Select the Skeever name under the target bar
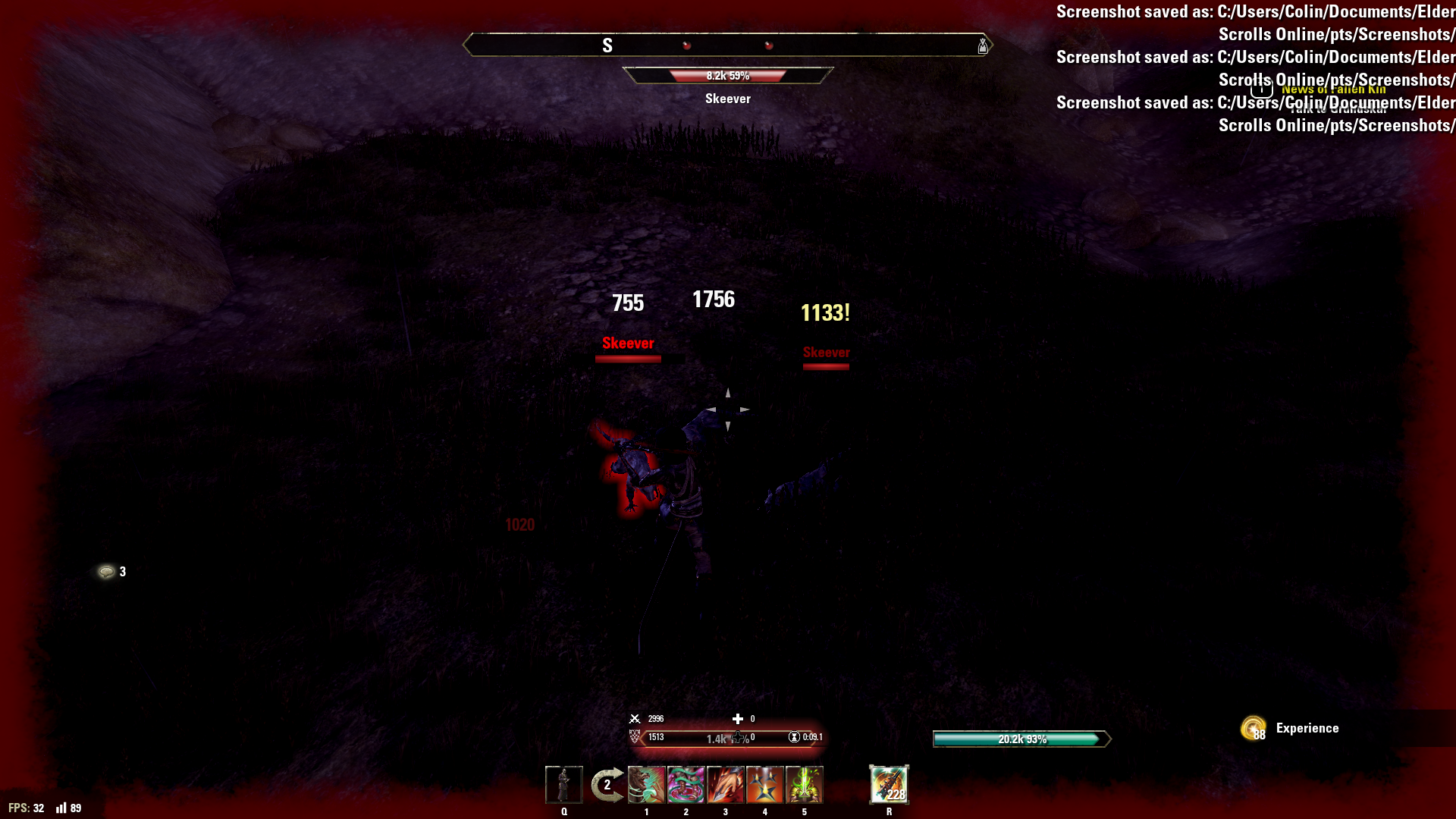This screenshot has height=819, width=1456. (x=727, y=99)
